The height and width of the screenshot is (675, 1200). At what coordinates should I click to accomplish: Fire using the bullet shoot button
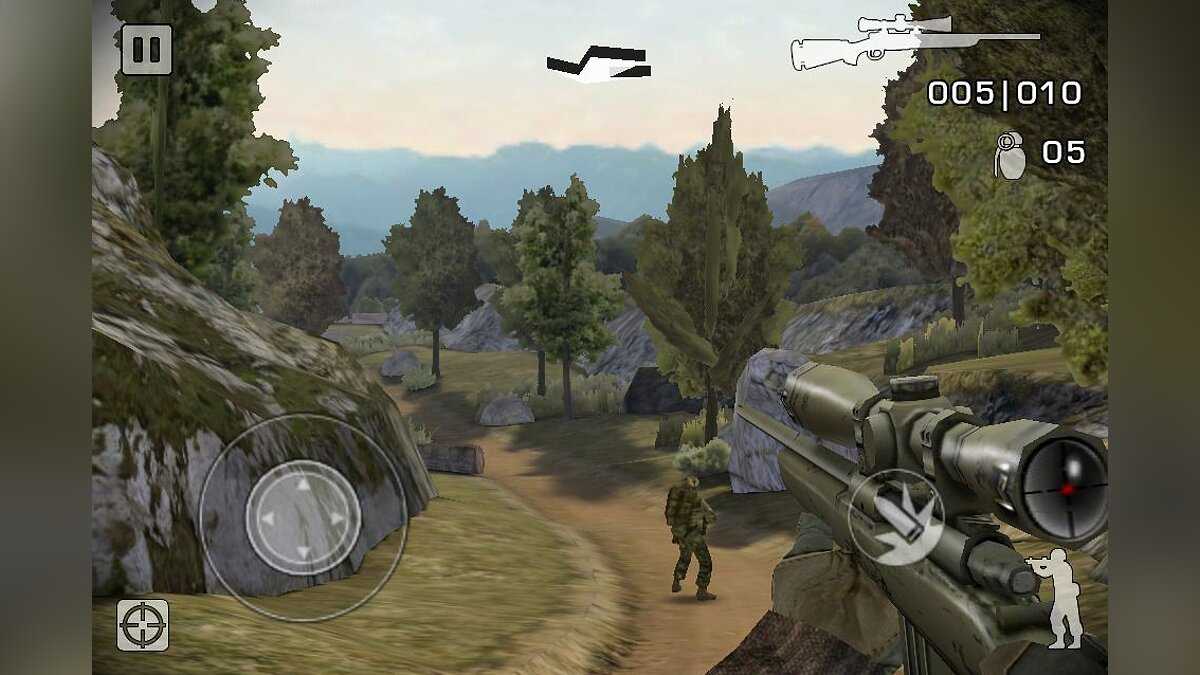[x=896, y=517]
